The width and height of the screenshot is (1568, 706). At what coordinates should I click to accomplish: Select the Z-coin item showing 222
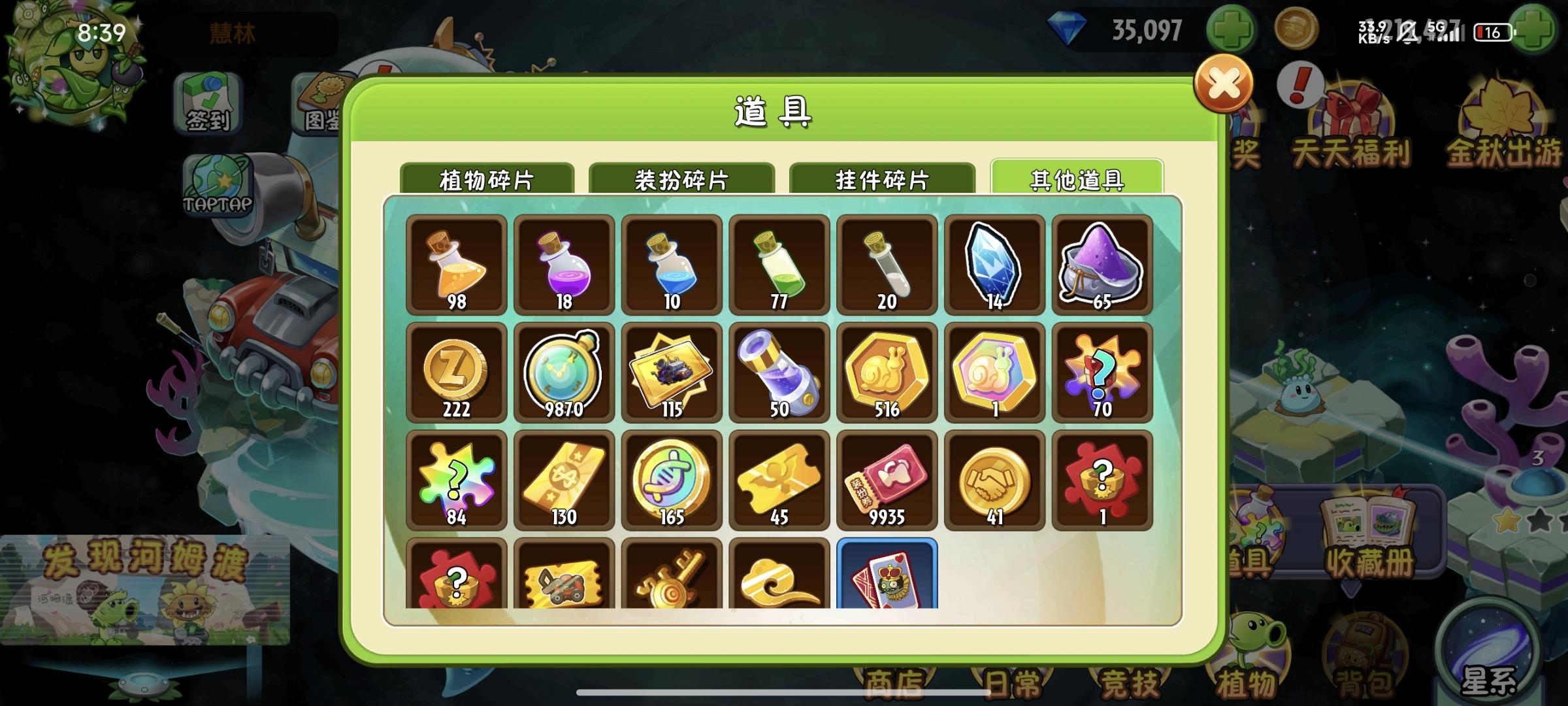click(455, 373)
